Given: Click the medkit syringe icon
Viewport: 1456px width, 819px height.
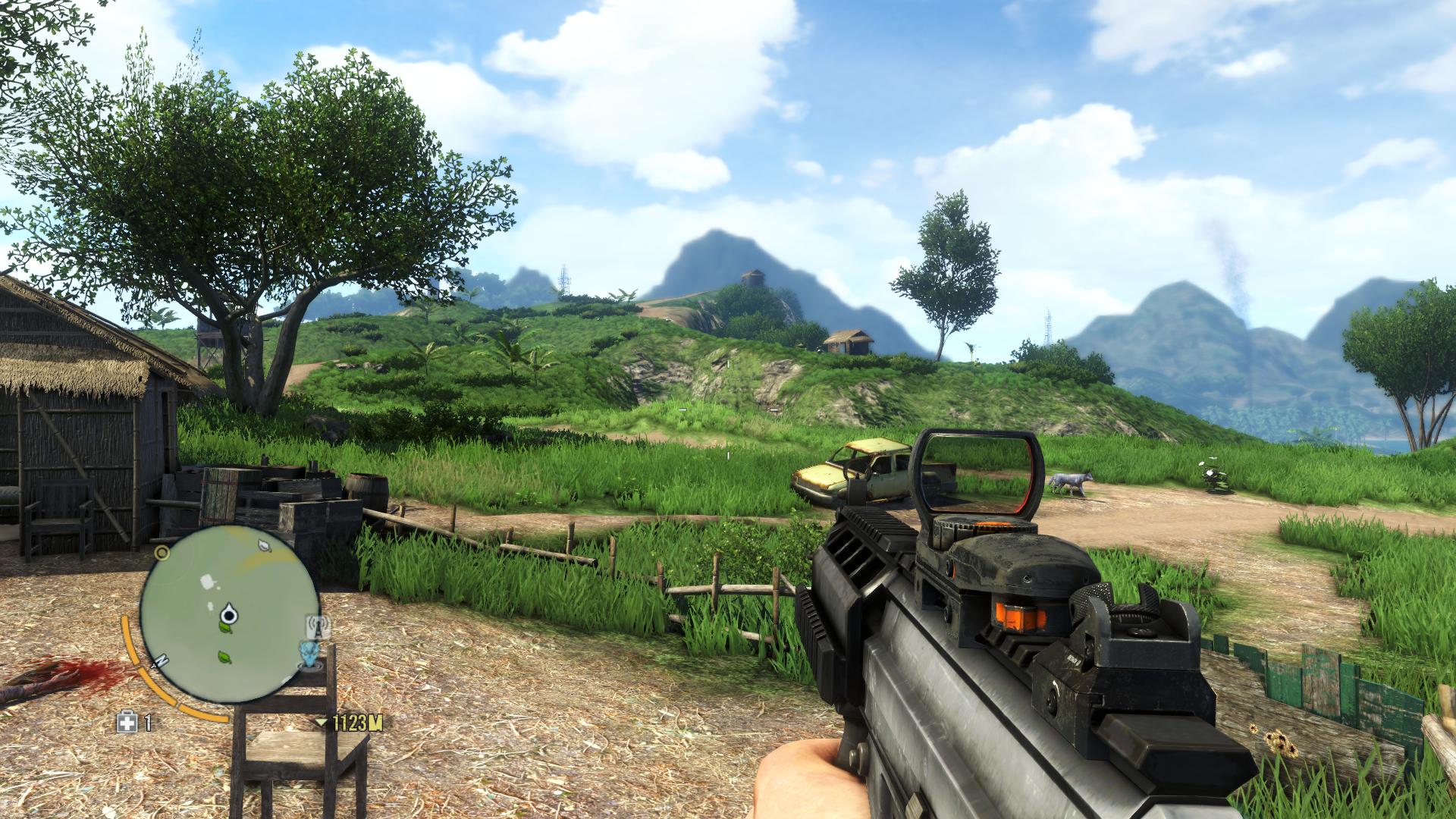Looking at the screenshot, I should tap(128, 723).
